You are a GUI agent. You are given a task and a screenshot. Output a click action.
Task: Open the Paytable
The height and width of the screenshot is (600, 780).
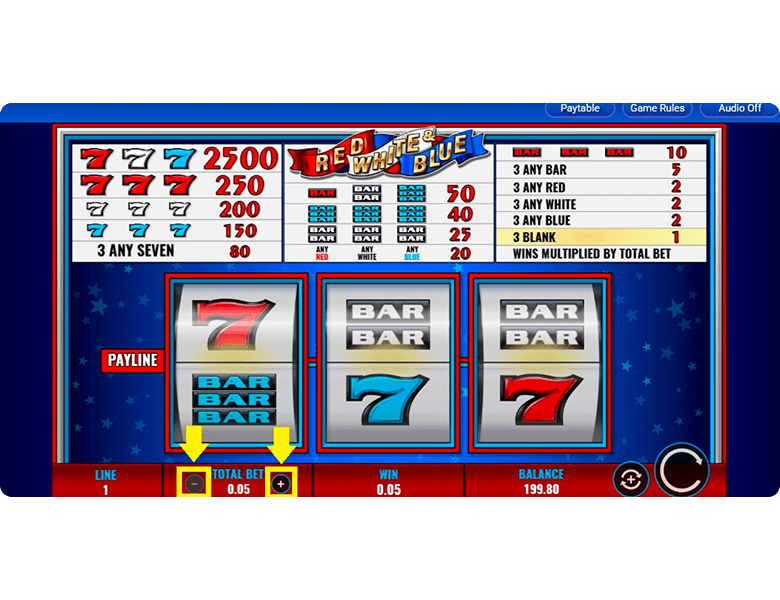[580, 108]
